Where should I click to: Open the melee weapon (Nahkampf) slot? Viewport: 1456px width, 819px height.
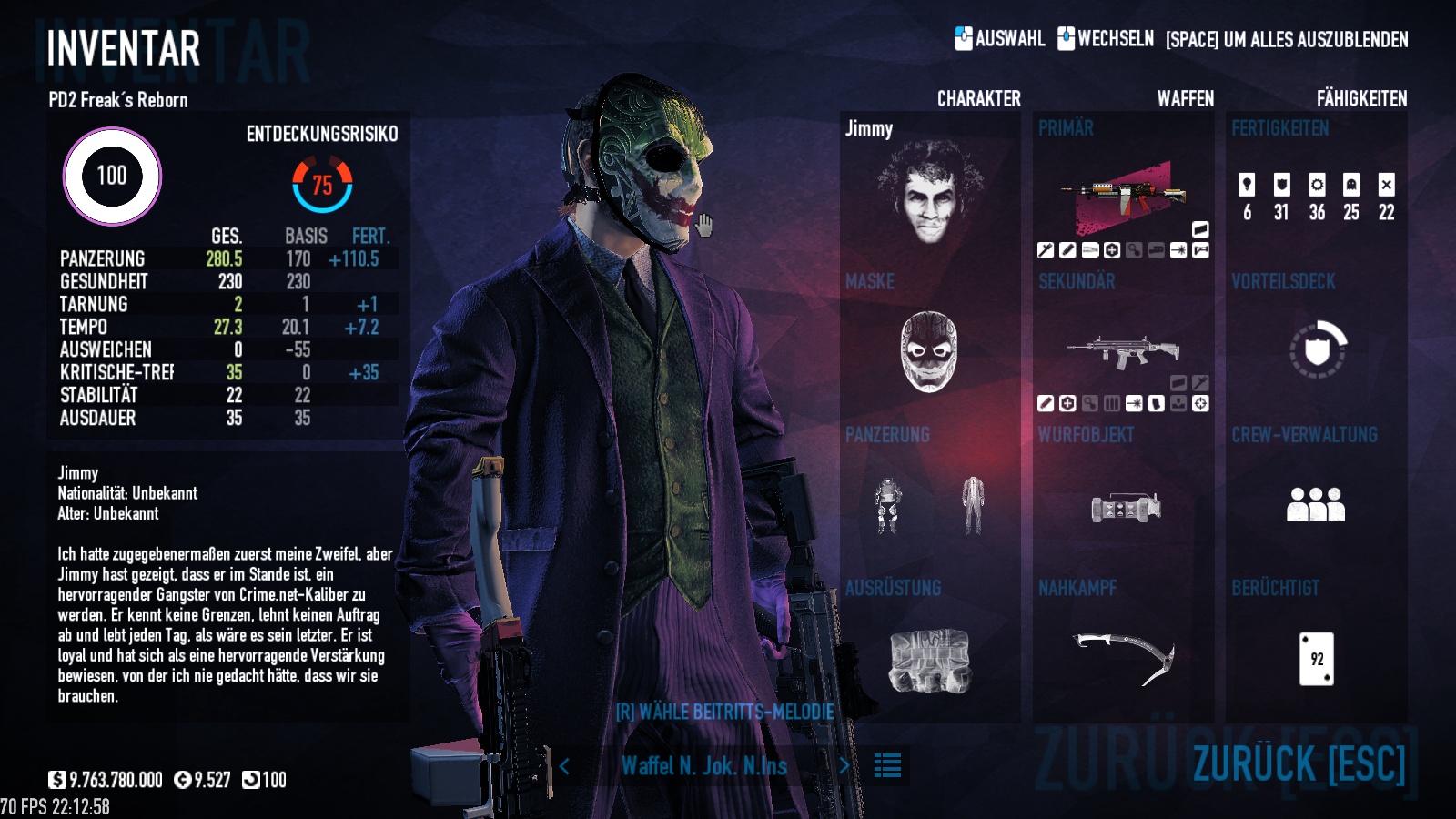tap(1124, 657)
